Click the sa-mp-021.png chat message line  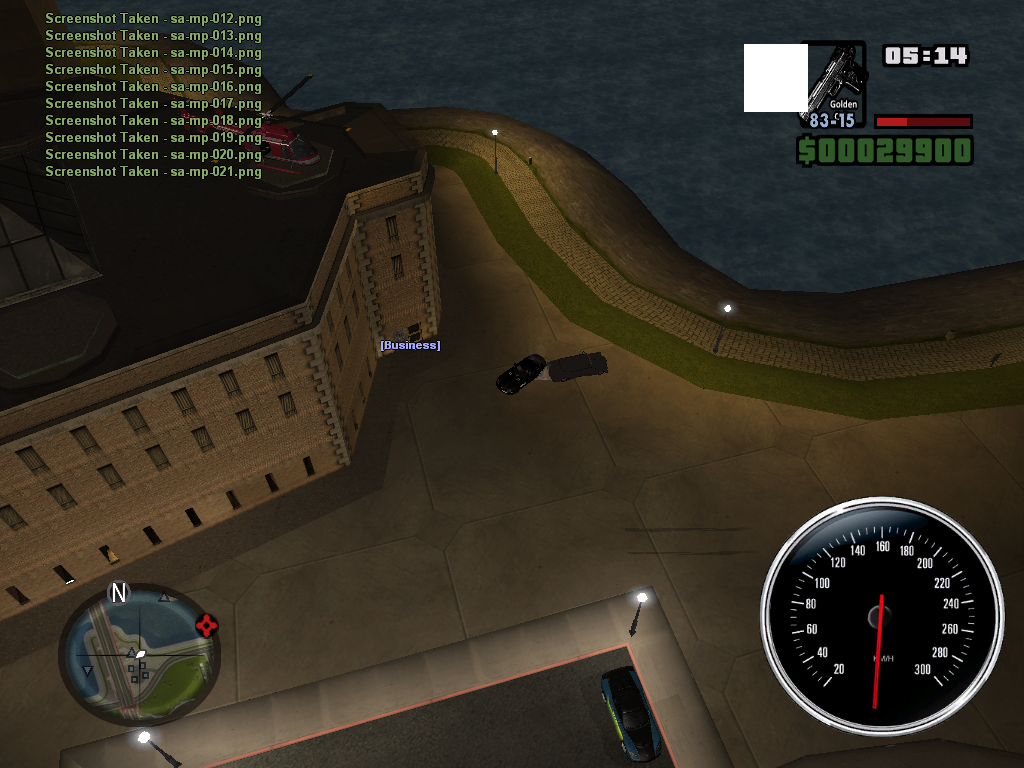[153, 172]
